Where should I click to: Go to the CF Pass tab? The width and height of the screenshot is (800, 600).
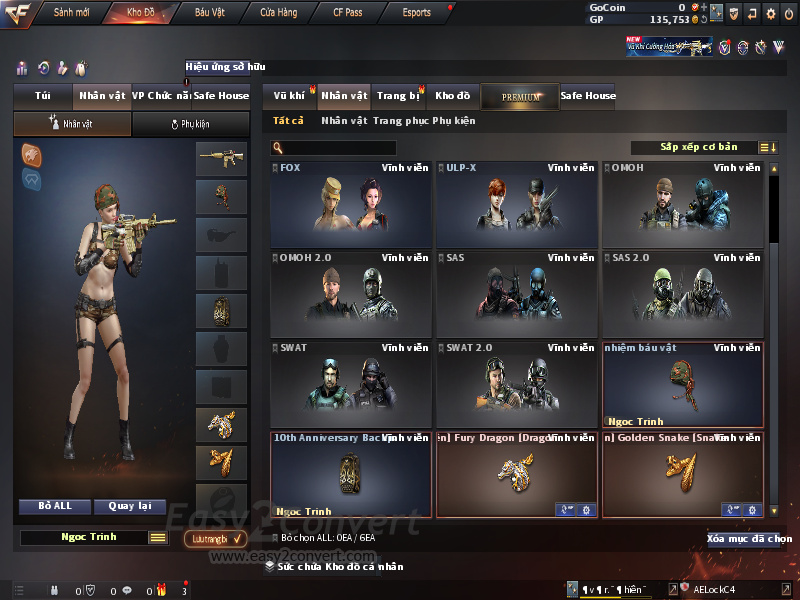coord(350,13)
